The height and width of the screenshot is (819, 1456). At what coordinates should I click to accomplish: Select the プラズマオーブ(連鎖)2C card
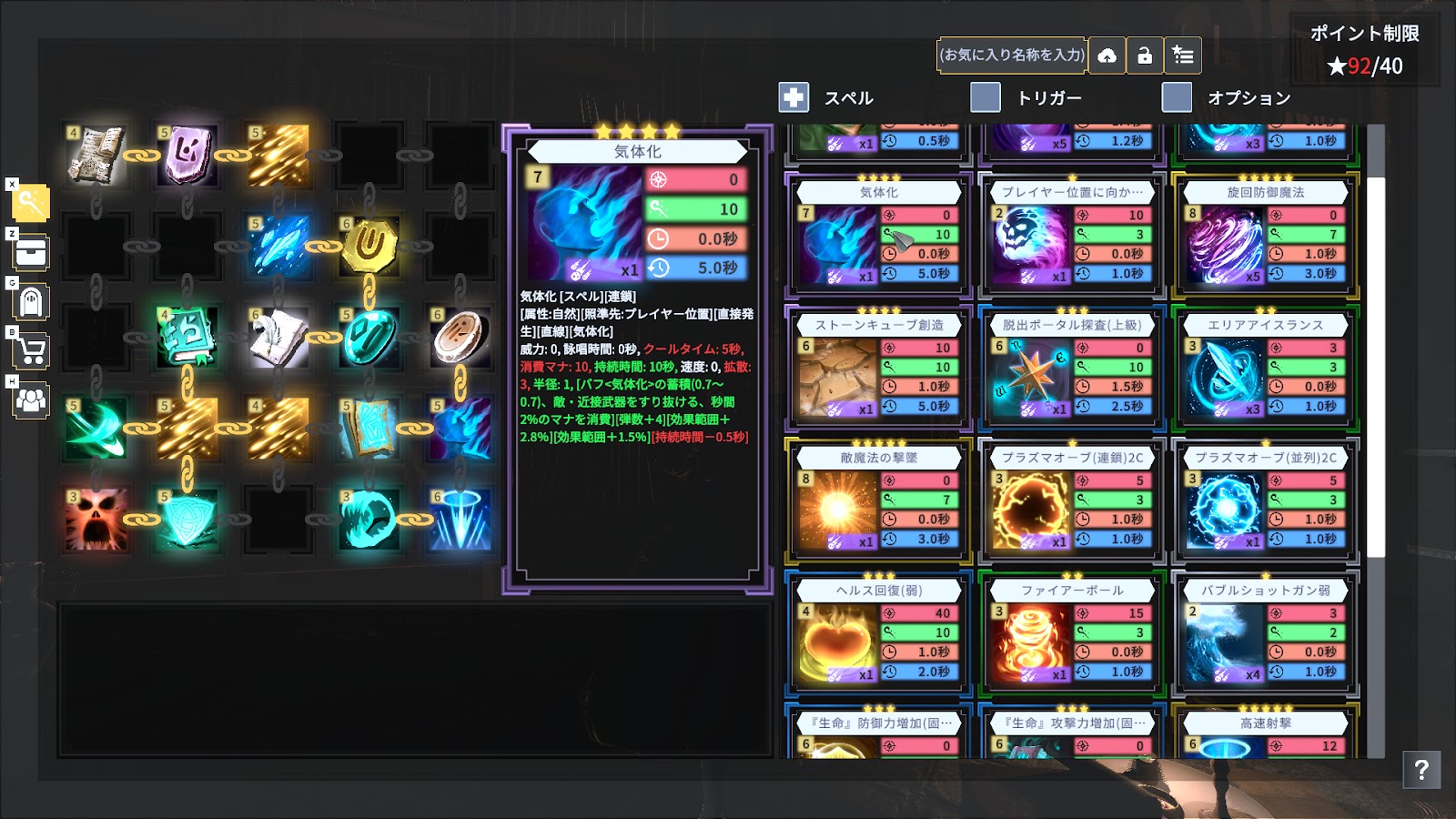point(1072,500)
